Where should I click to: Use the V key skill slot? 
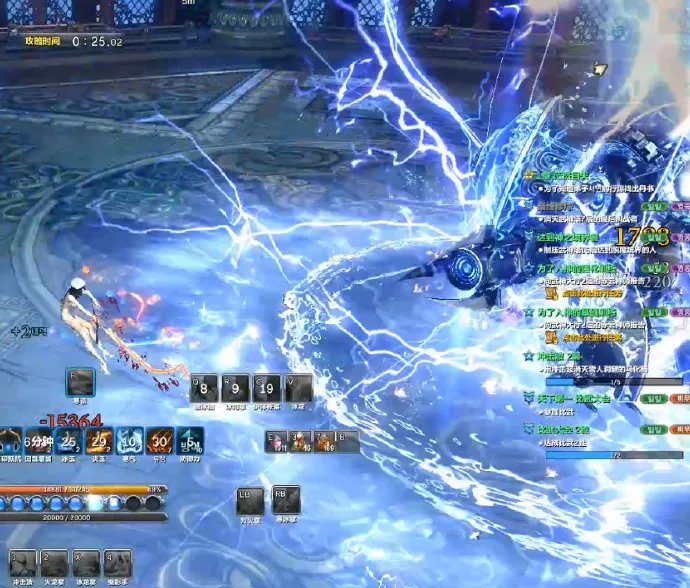point(298,388)
